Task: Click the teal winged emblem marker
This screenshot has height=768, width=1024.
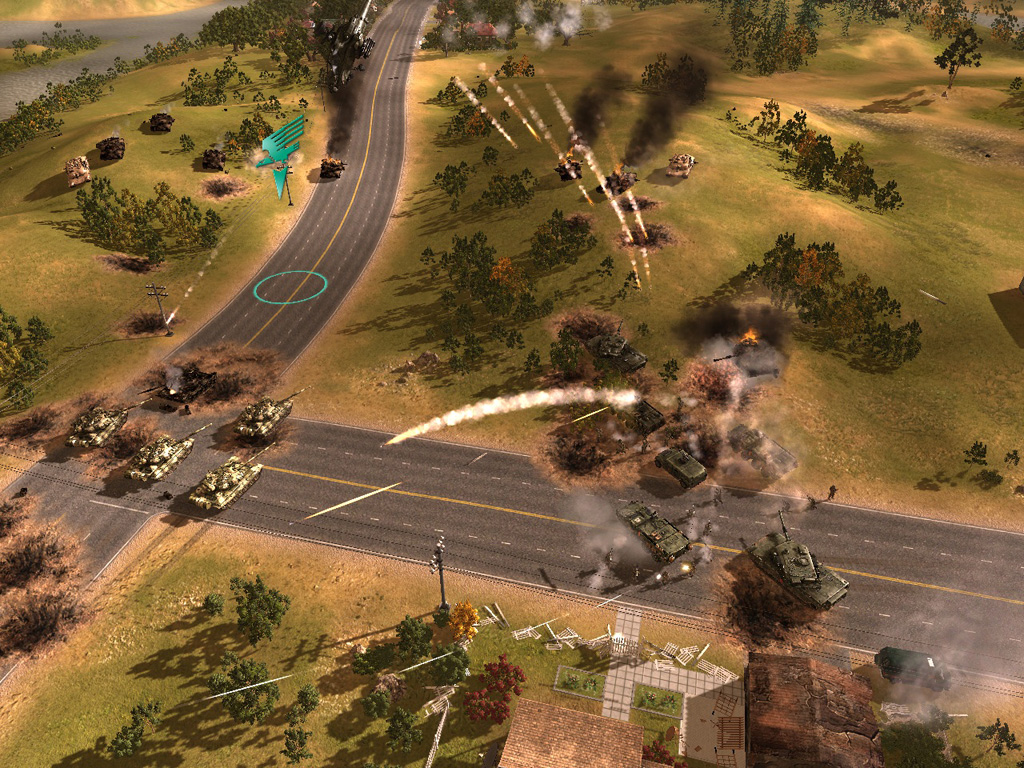Action: pyautogui.click(x=281, y=145)
